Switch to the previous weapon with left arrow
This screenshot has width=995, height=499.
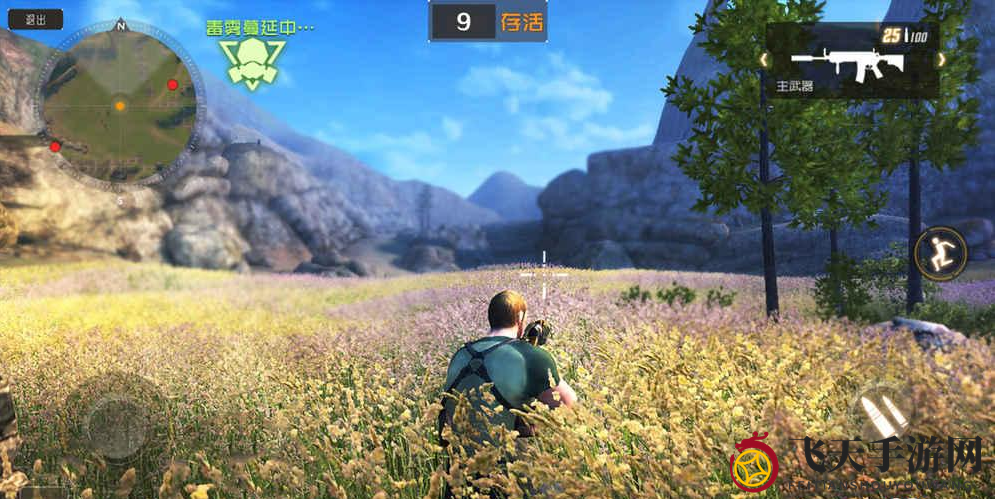tap(765, 60)
